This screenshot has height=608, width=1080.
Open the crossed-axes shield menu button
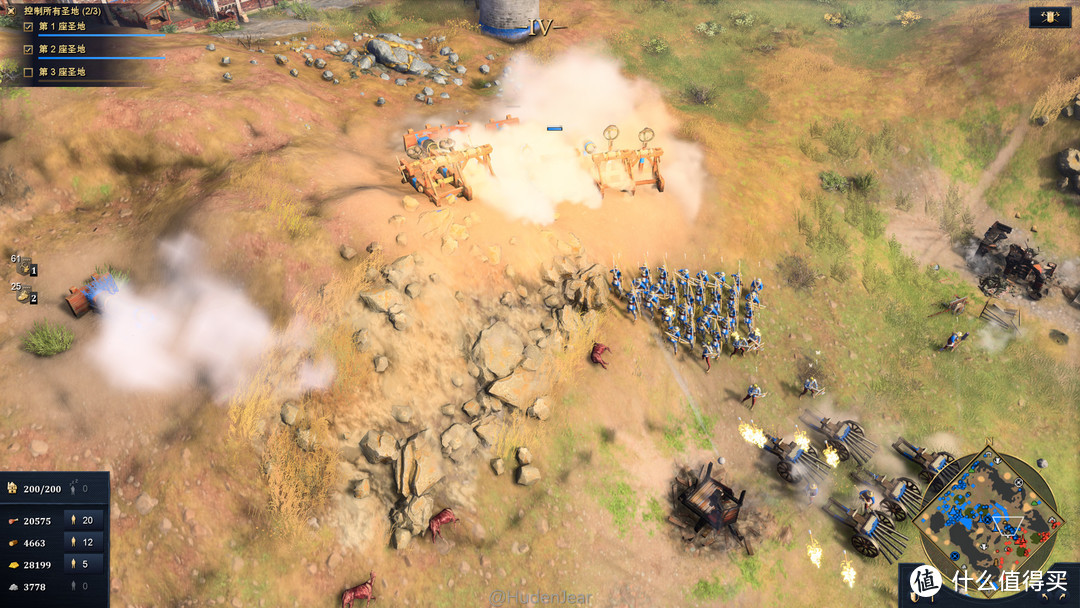tap(1050, 17)
